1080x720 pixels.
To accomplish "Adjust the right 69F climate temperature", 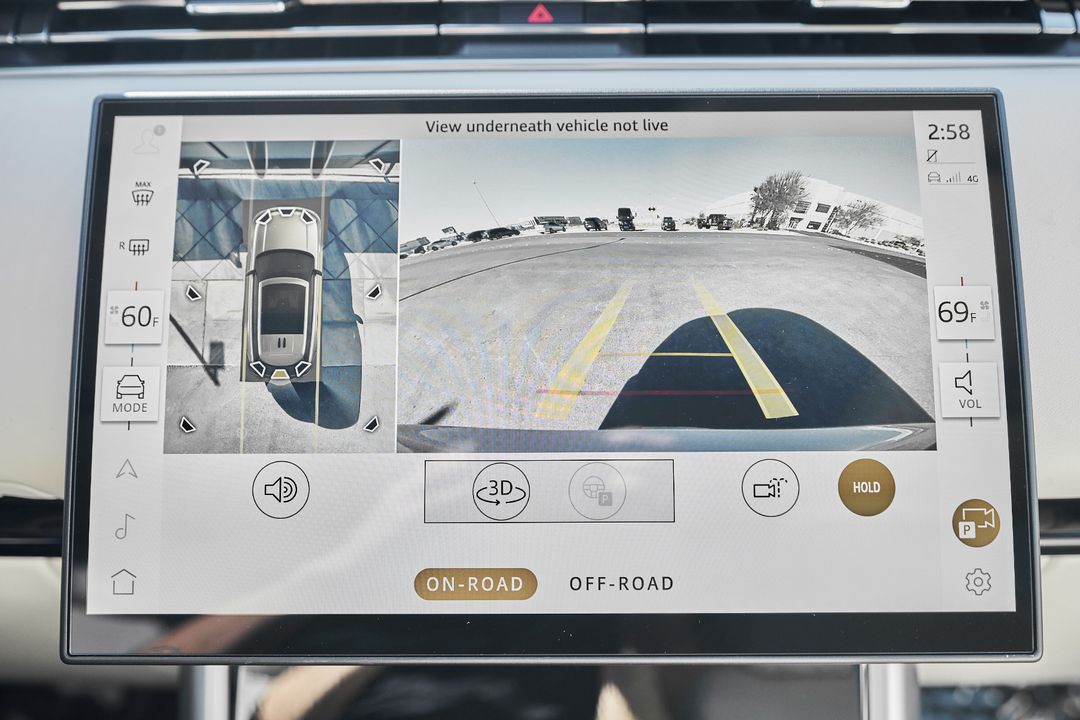I will 963,313.
